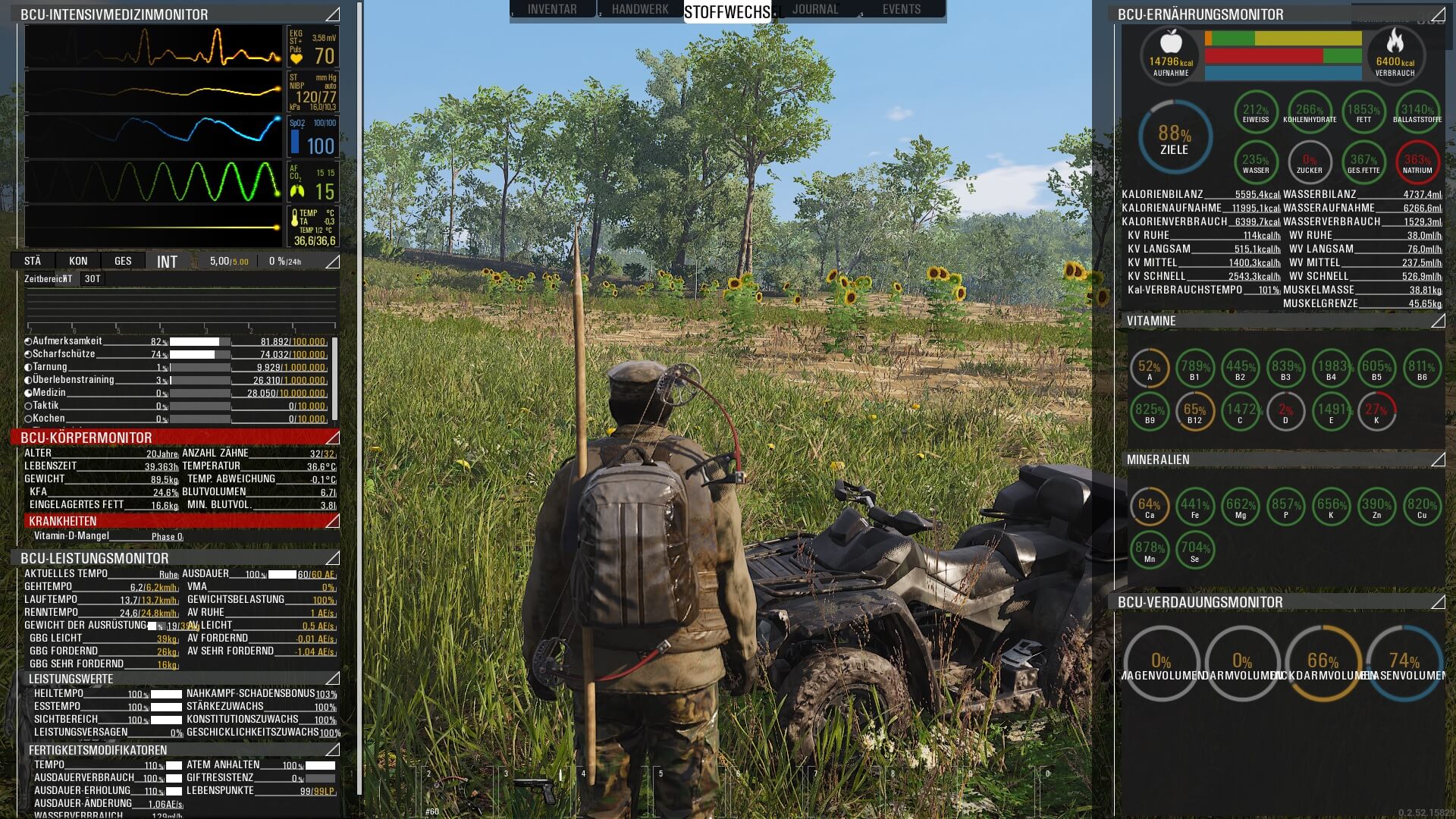Viewport: 1456px width, 819px height.
Task: Open the Handwerk crafting tab
Action: pos(640,9)
